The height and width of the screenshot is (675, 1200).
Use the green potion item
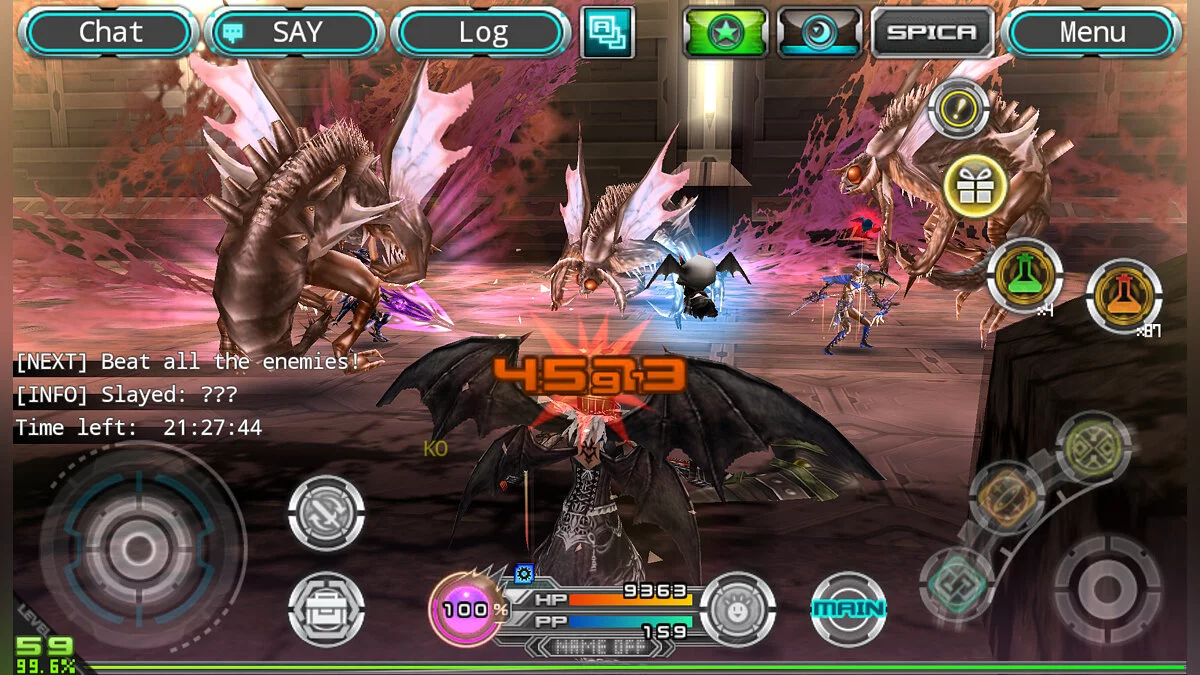click(x=1024, y=276)
